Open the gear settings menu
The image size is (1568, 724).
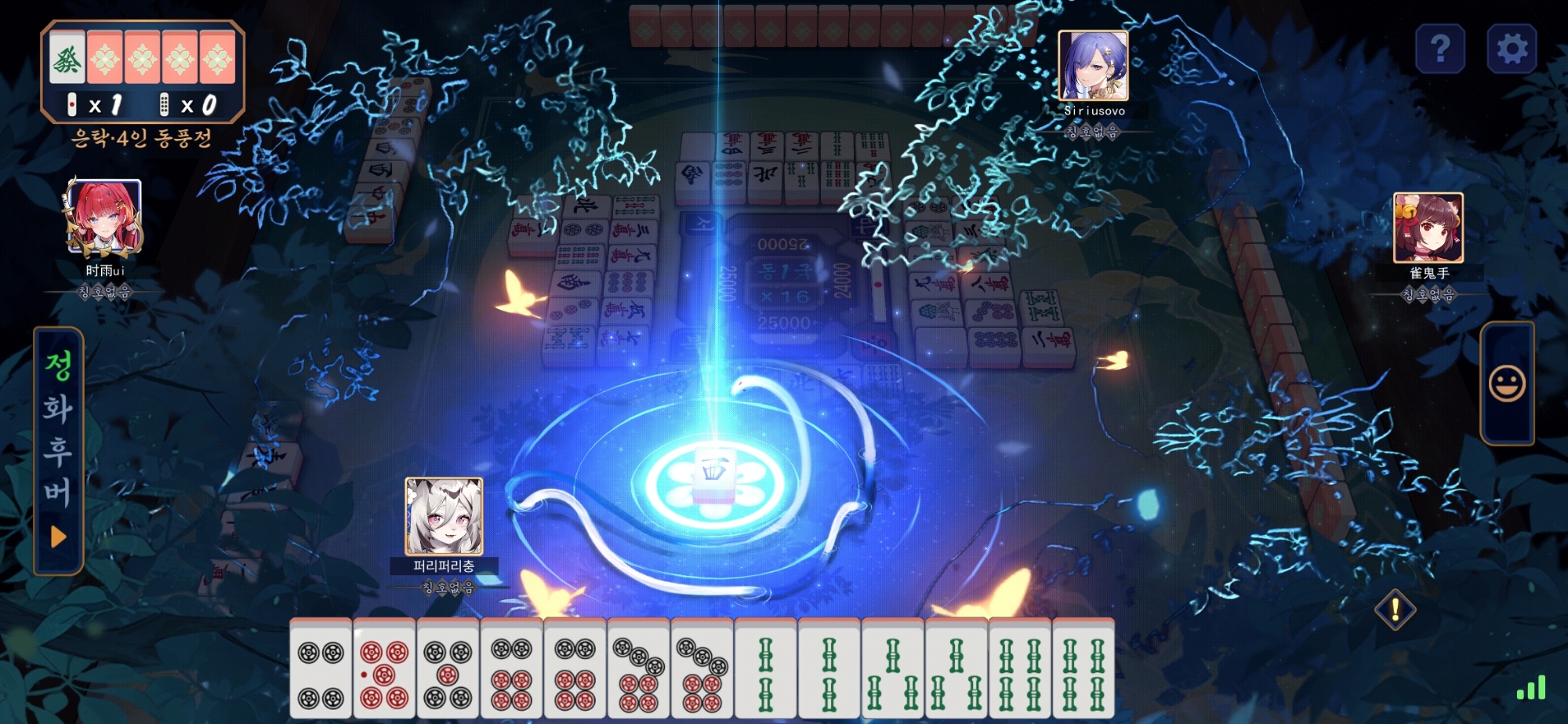pyautogui.click(x=1512, y=49)
